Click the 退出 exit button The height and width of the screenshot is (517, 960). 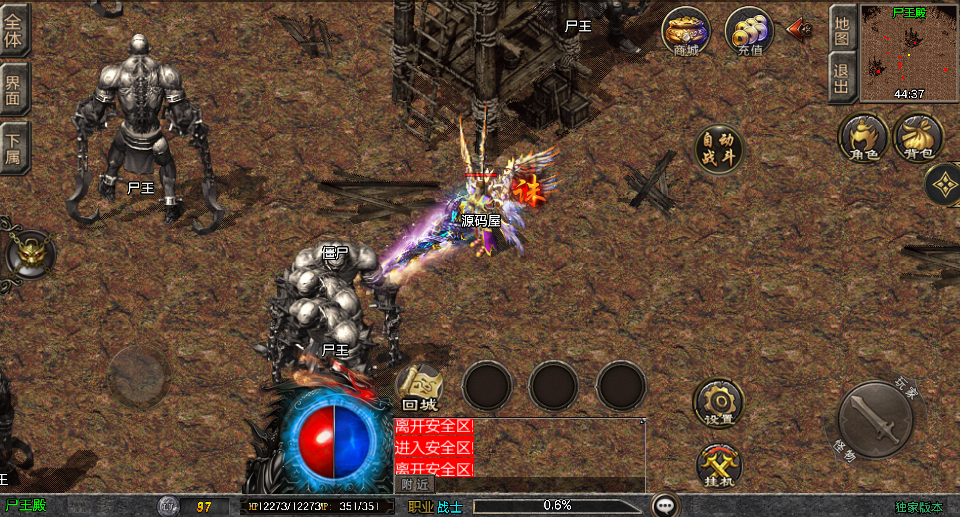pos(842,77)
